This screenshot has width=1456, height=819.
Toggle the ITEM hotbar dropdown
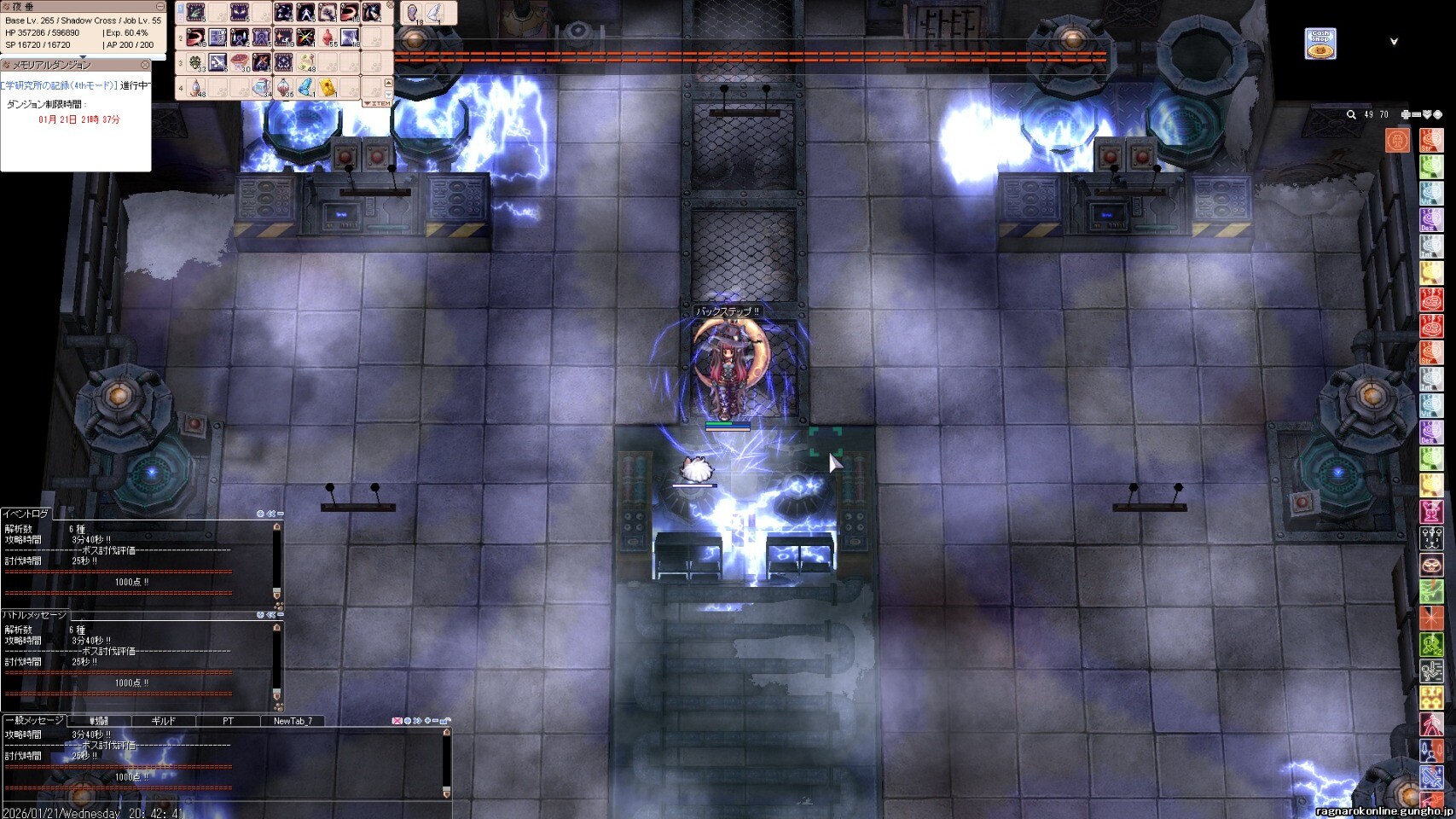[x=377, y=103]
